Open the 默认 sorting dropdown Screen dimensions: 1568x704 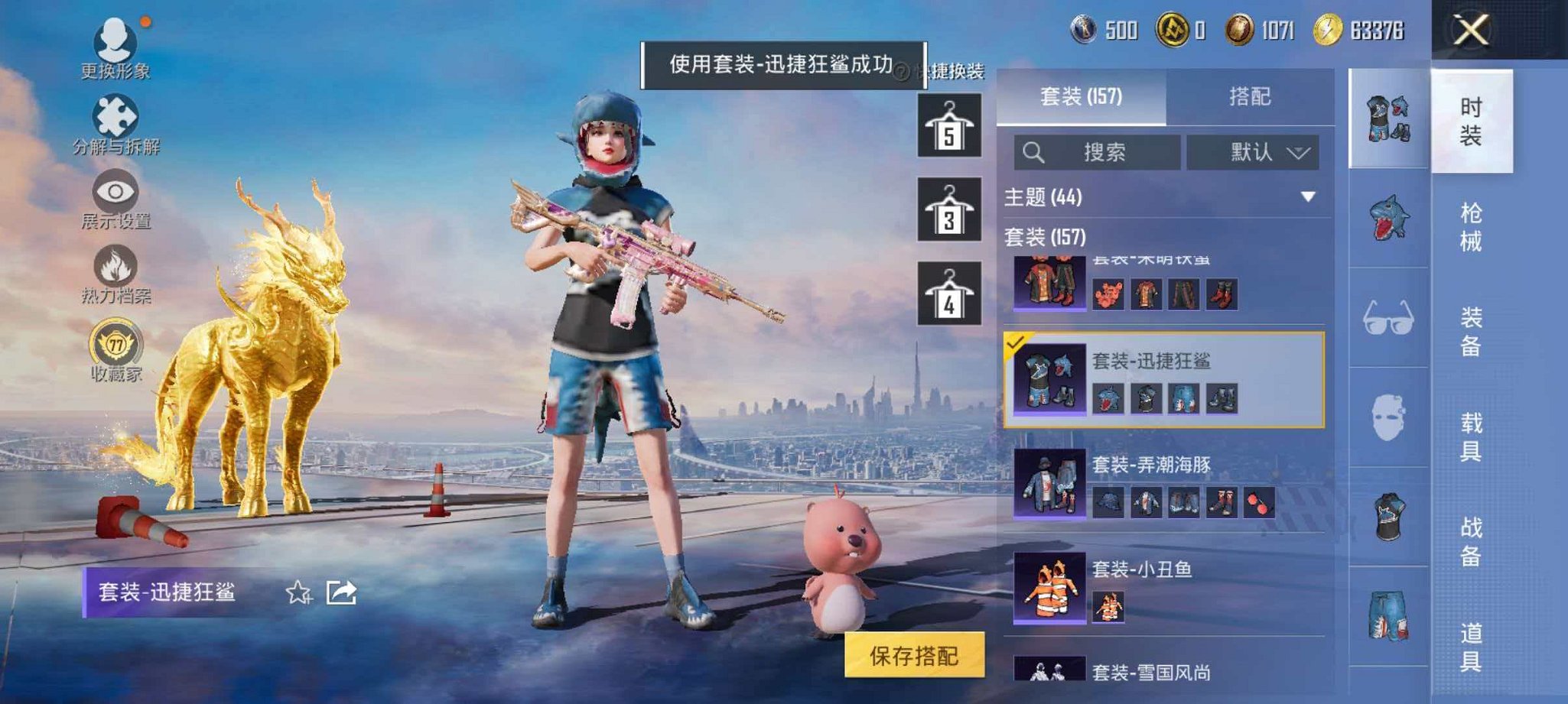[x=1254, y=151]
